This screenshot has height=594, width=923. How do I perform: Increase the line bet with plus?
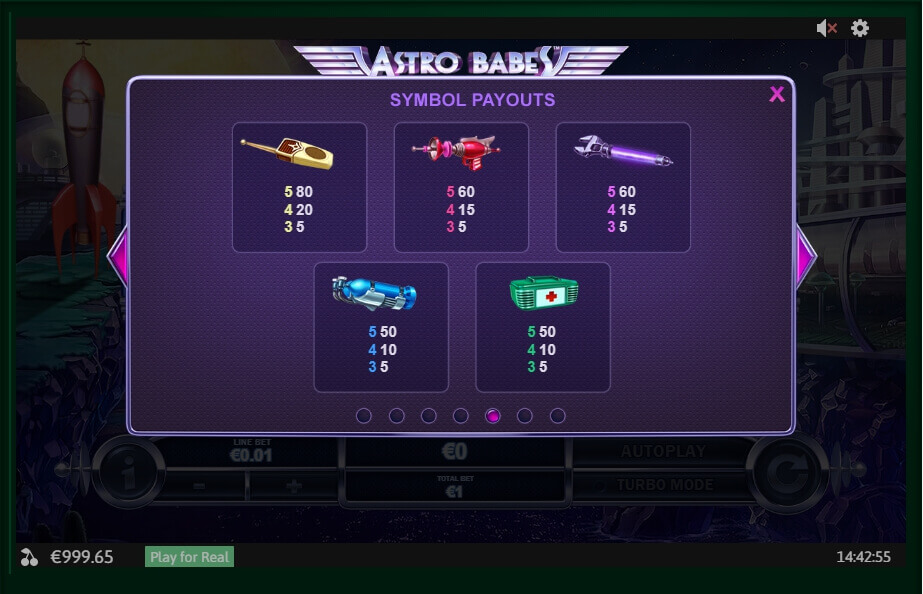pos(295,486)
